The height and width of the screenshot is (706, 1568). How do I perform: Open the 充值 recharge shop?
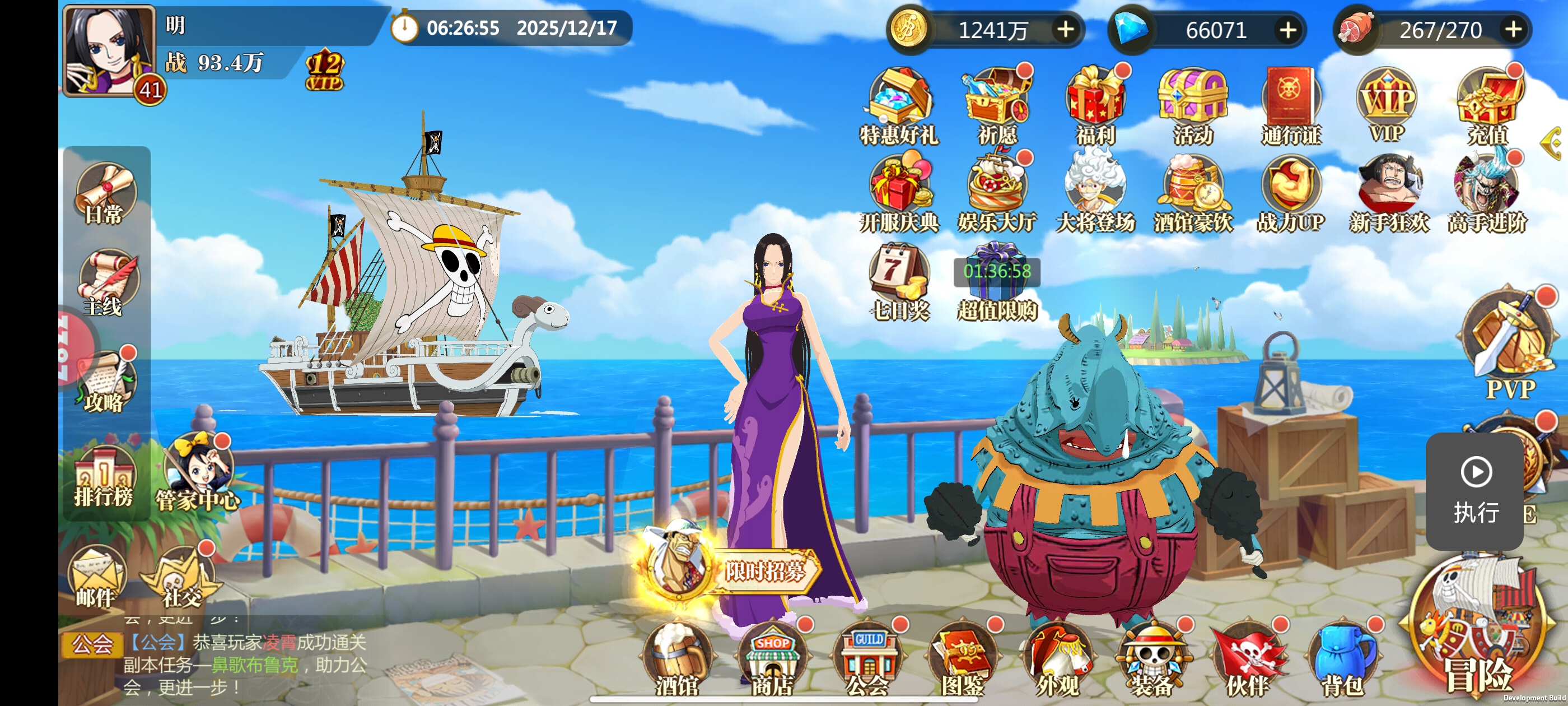click(1488, 105)
